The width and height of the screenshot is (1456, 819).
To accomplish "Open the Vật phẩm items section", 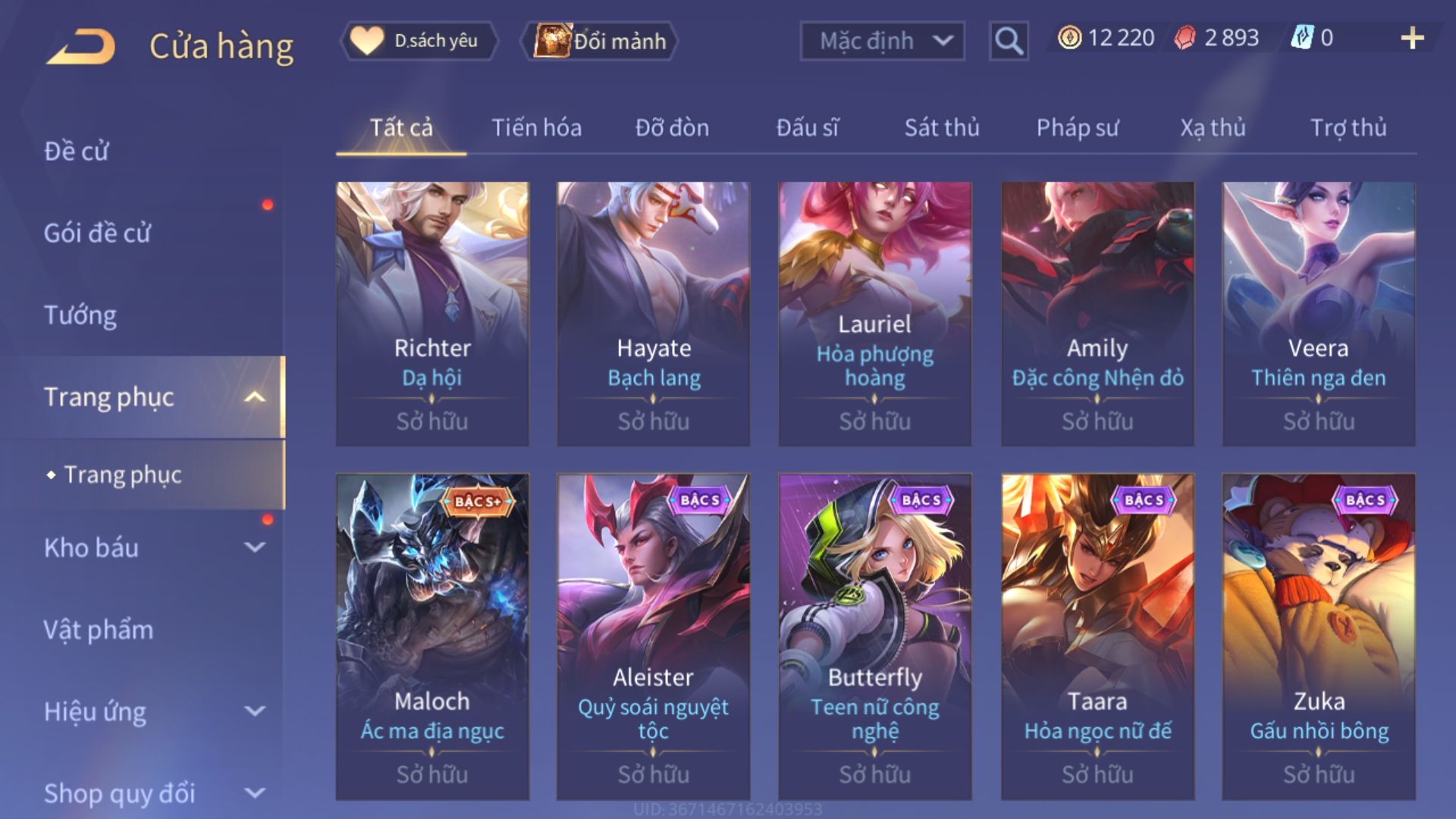I will pos(99,629).
